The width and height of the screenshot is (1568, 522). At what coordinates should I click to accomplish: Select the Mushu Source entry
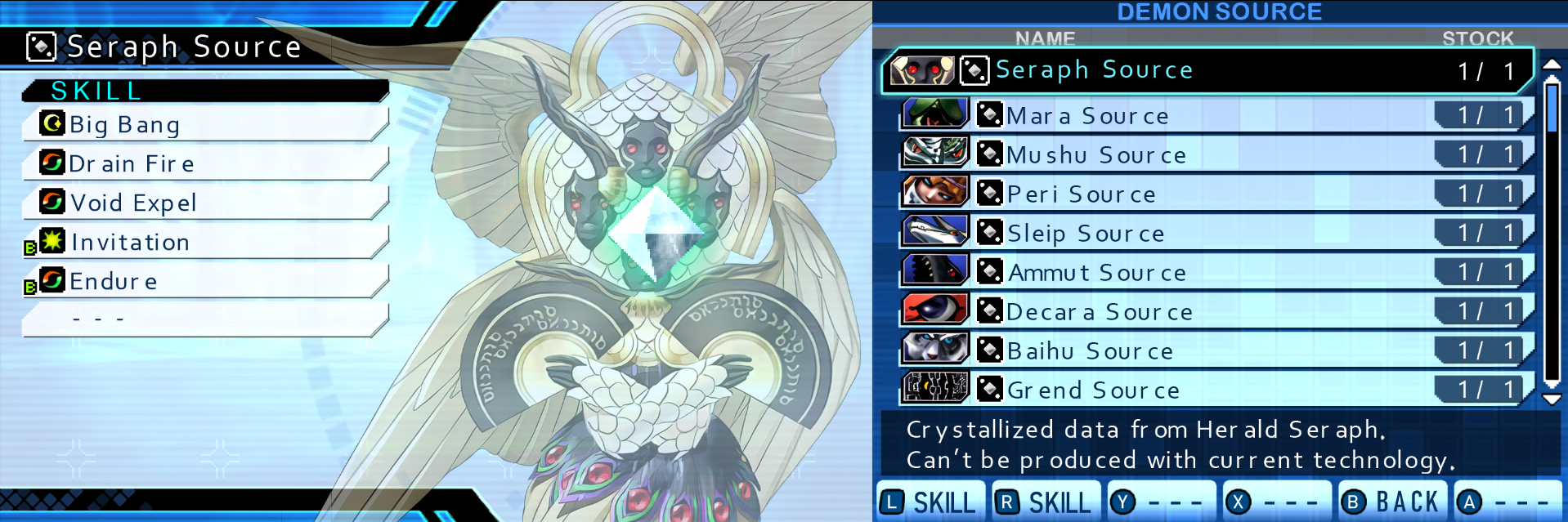[1210, 154]
